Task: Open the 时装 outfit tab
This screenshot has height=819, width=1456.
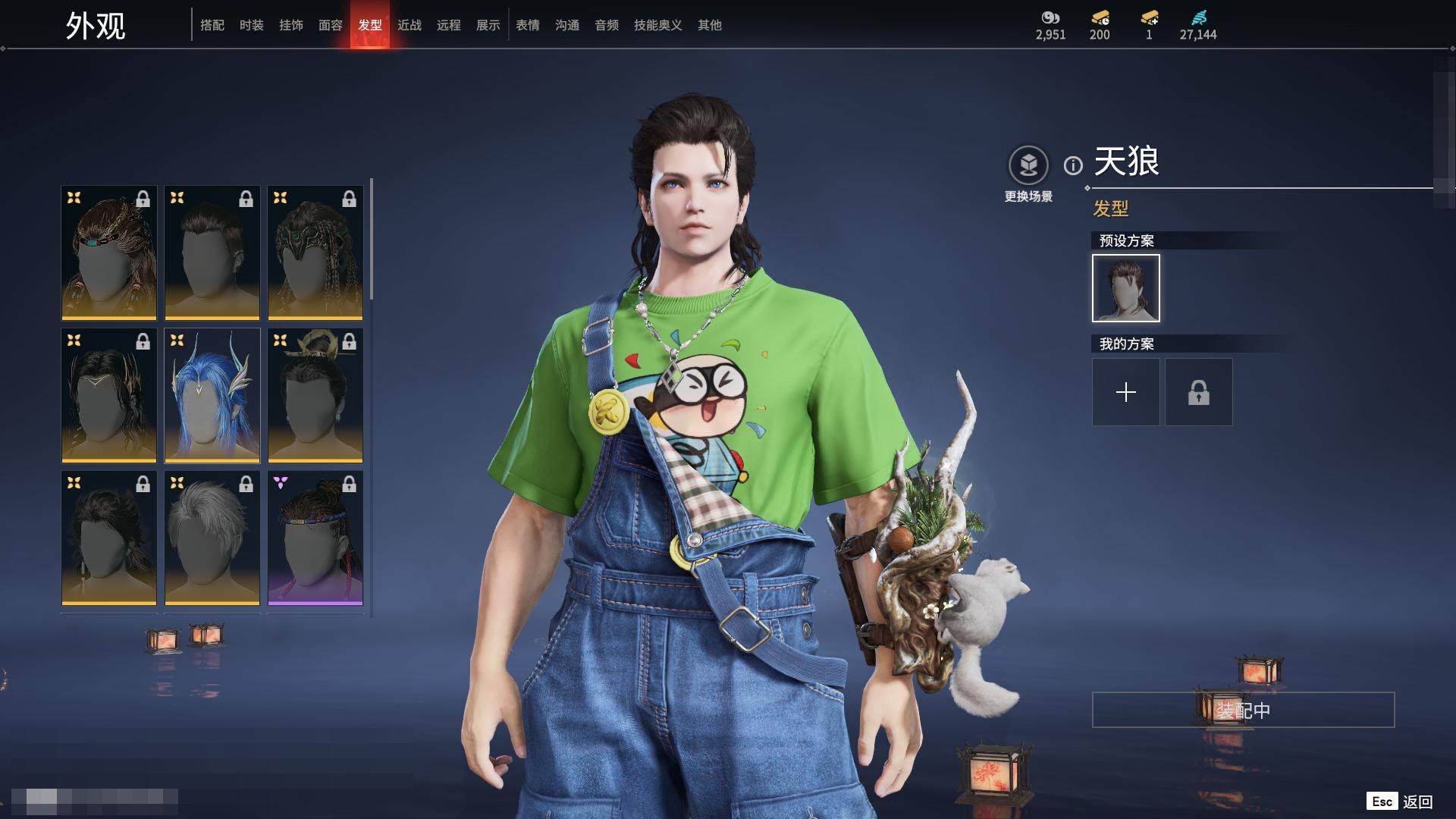Action: click(252, 25)
